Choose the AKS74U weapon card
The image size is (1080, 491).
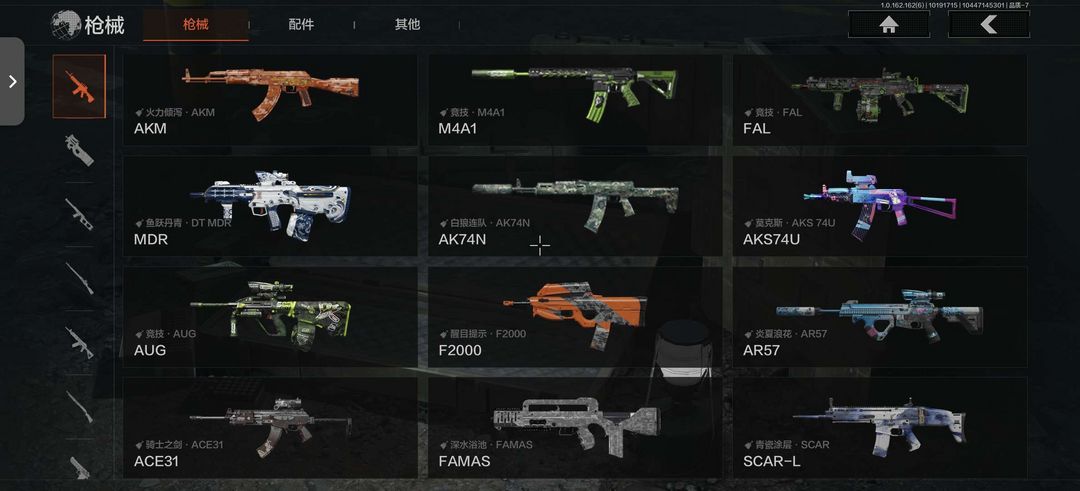(x=880, y=206)
